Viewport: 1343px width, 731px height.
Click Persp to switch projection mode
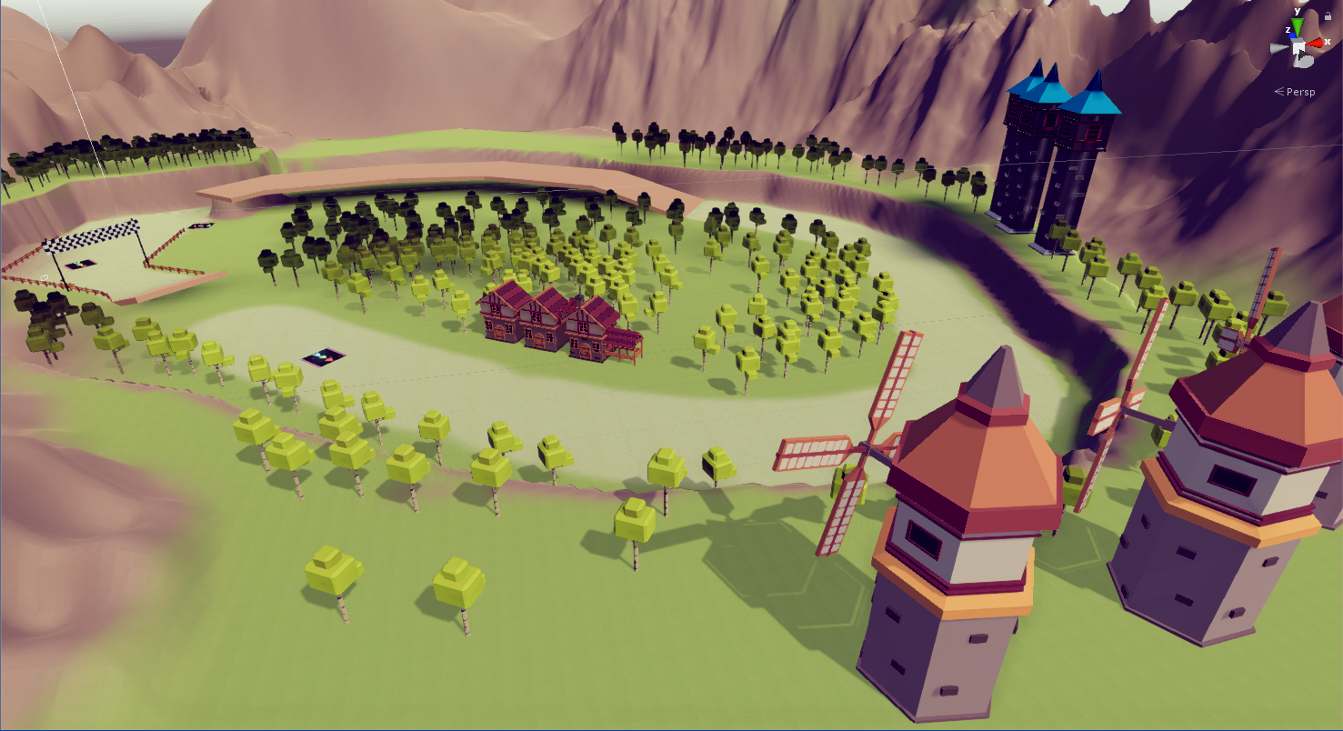click(1301, 91)
